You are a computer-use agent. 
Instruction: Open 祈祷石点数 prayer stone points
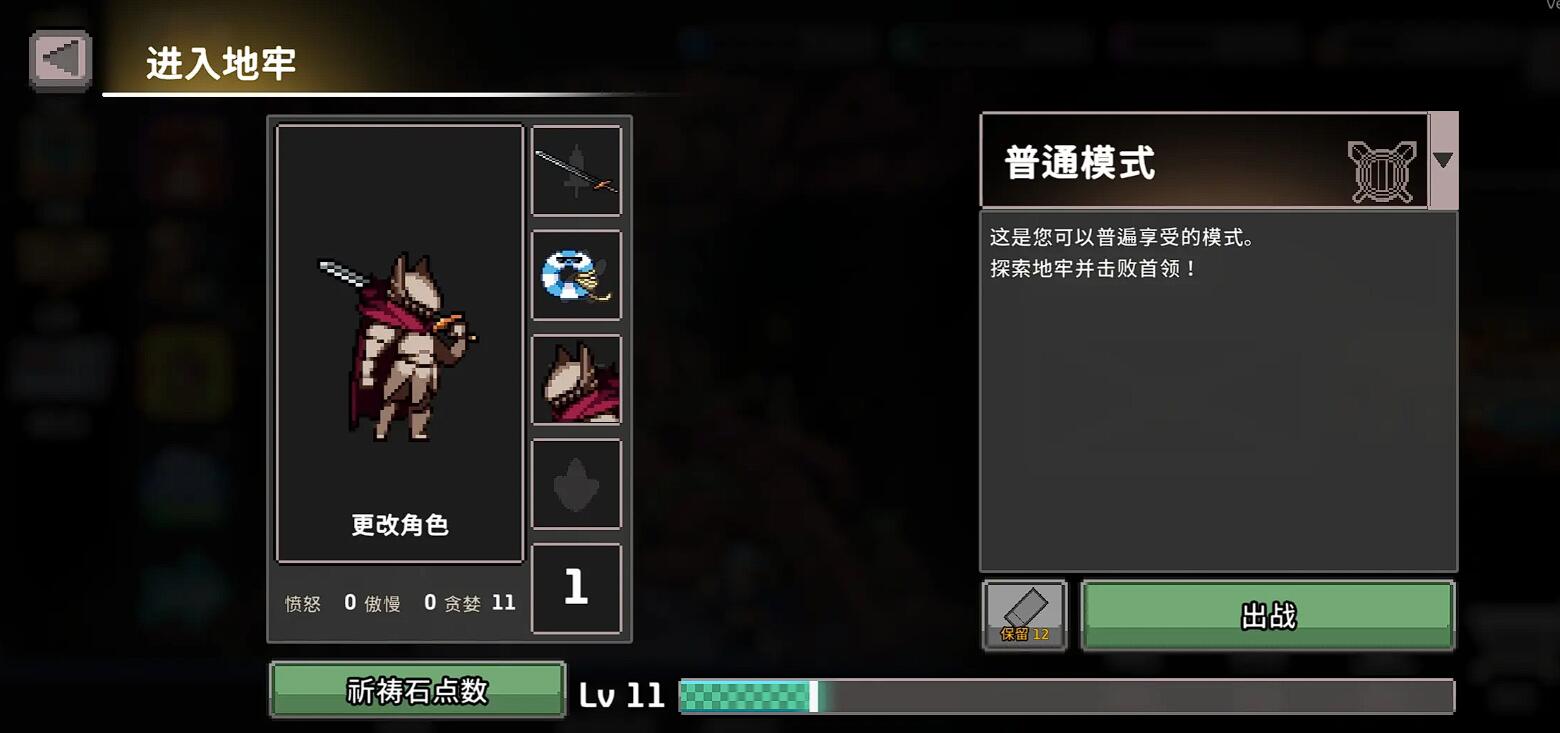pos(417,690)
